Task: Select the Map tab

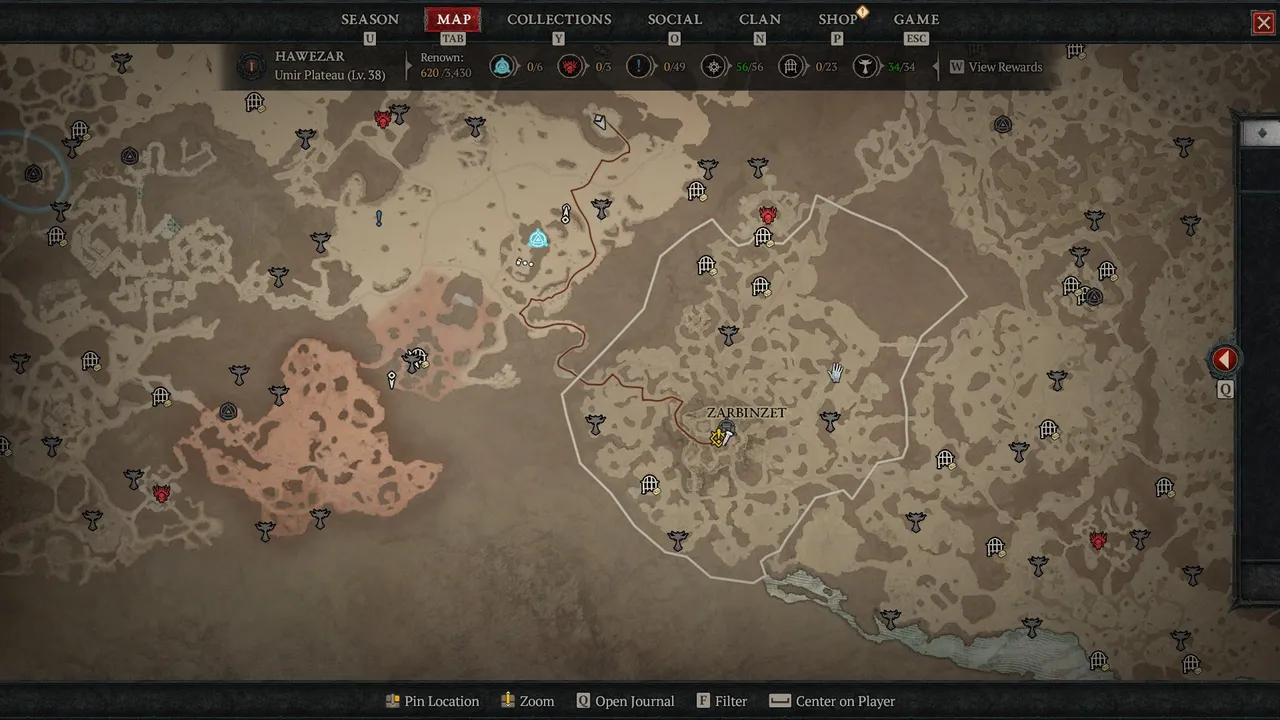Action: 453,19
